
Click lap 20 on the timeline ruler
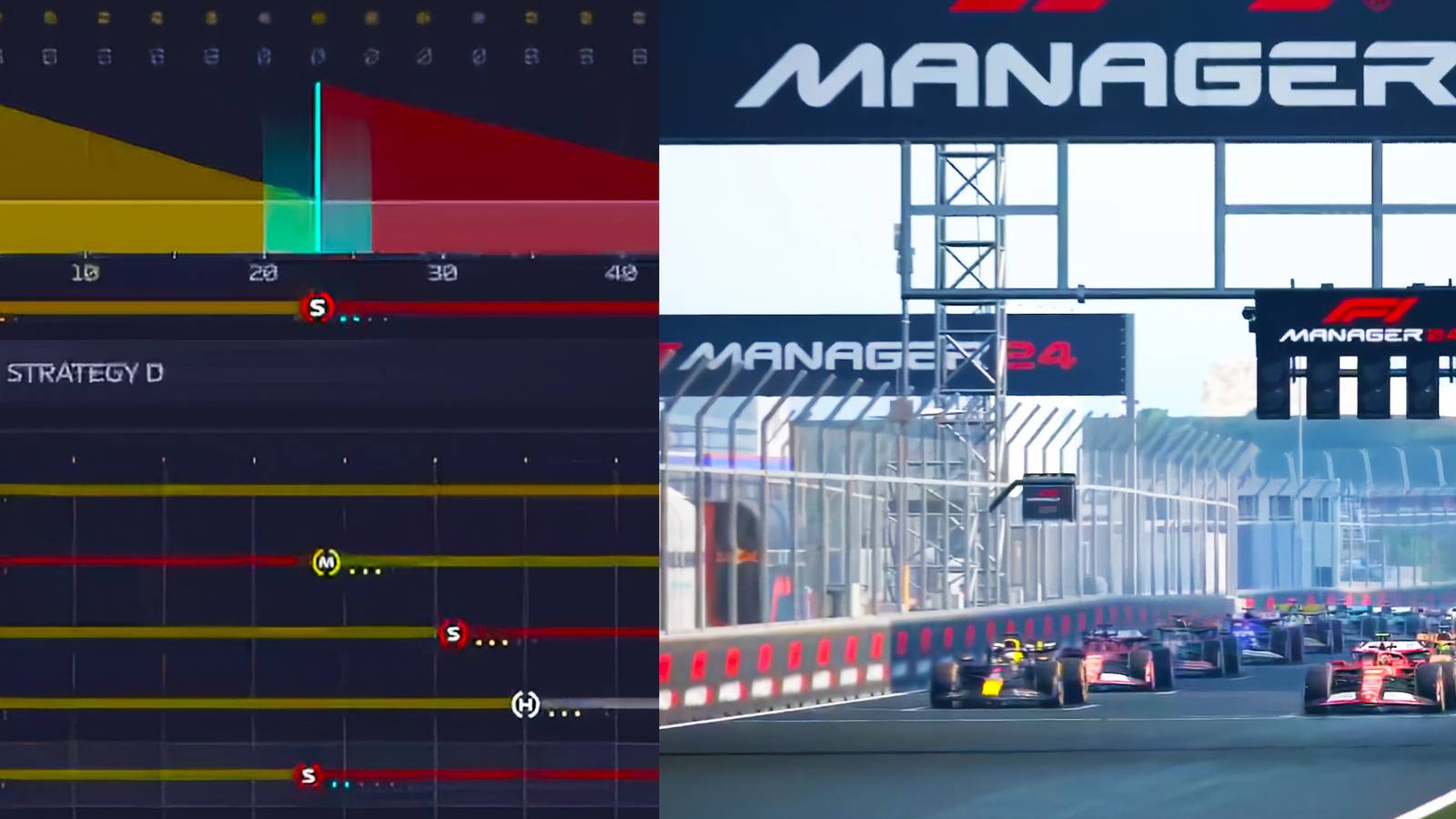(x=261, y=269)
